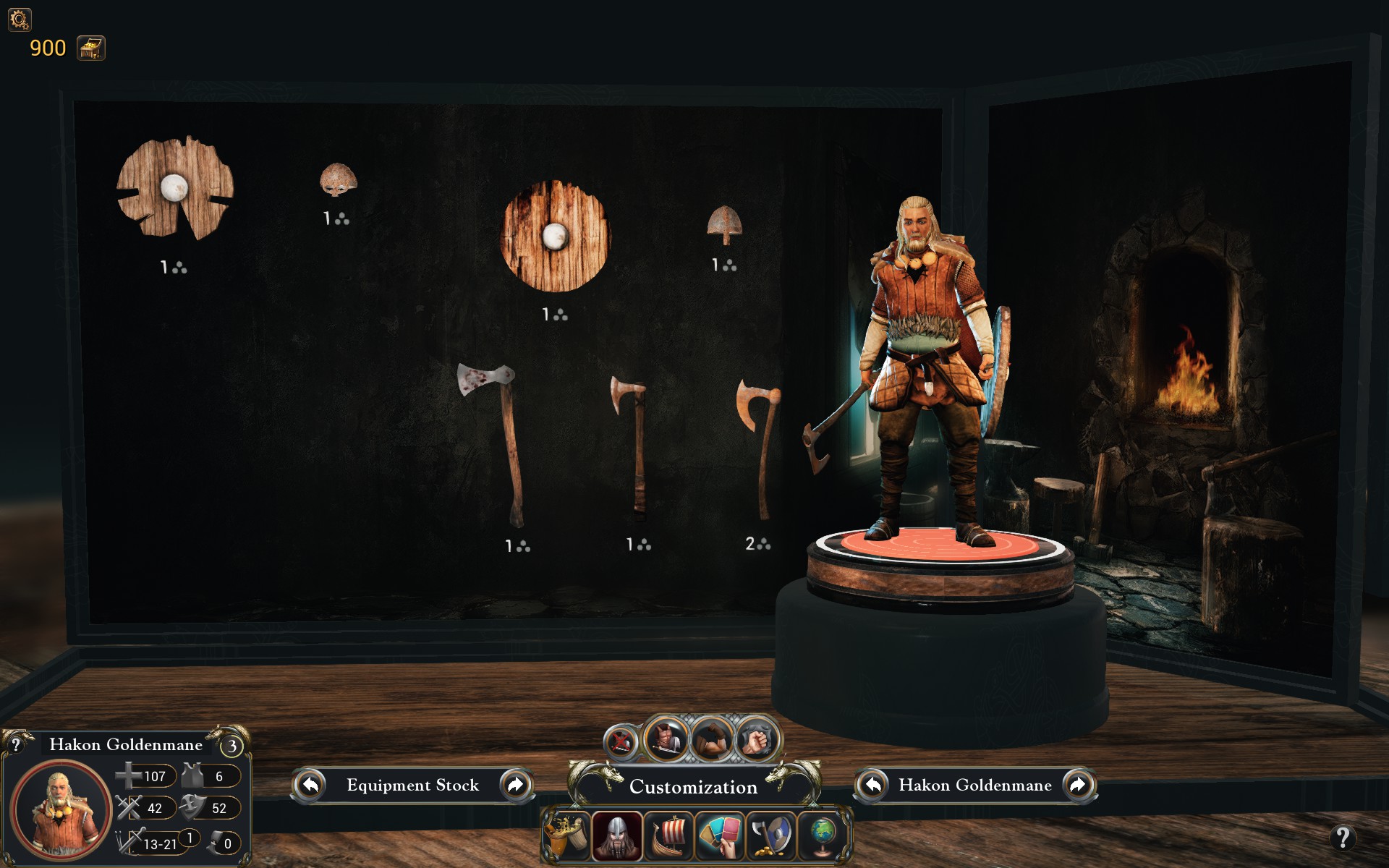Open the settings gear icon

click(x=20, y=19)
